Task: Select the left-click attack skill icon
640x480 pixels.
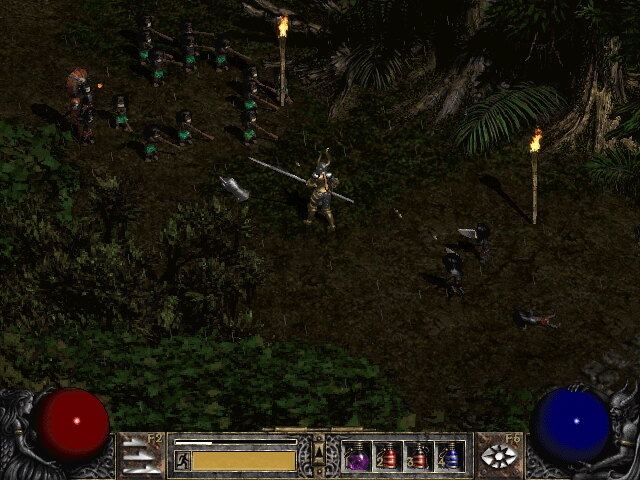Action: pyautogui.click(x=141, y=456)
